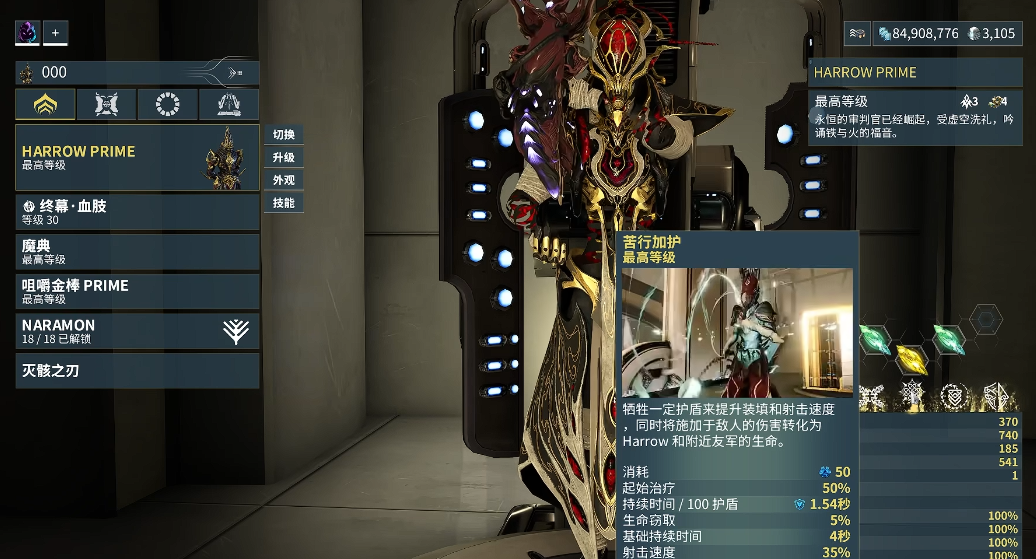Screen dimensions: 1036x559
Task: Click the empty hexagon shard slot
Action: coord(986,320)
